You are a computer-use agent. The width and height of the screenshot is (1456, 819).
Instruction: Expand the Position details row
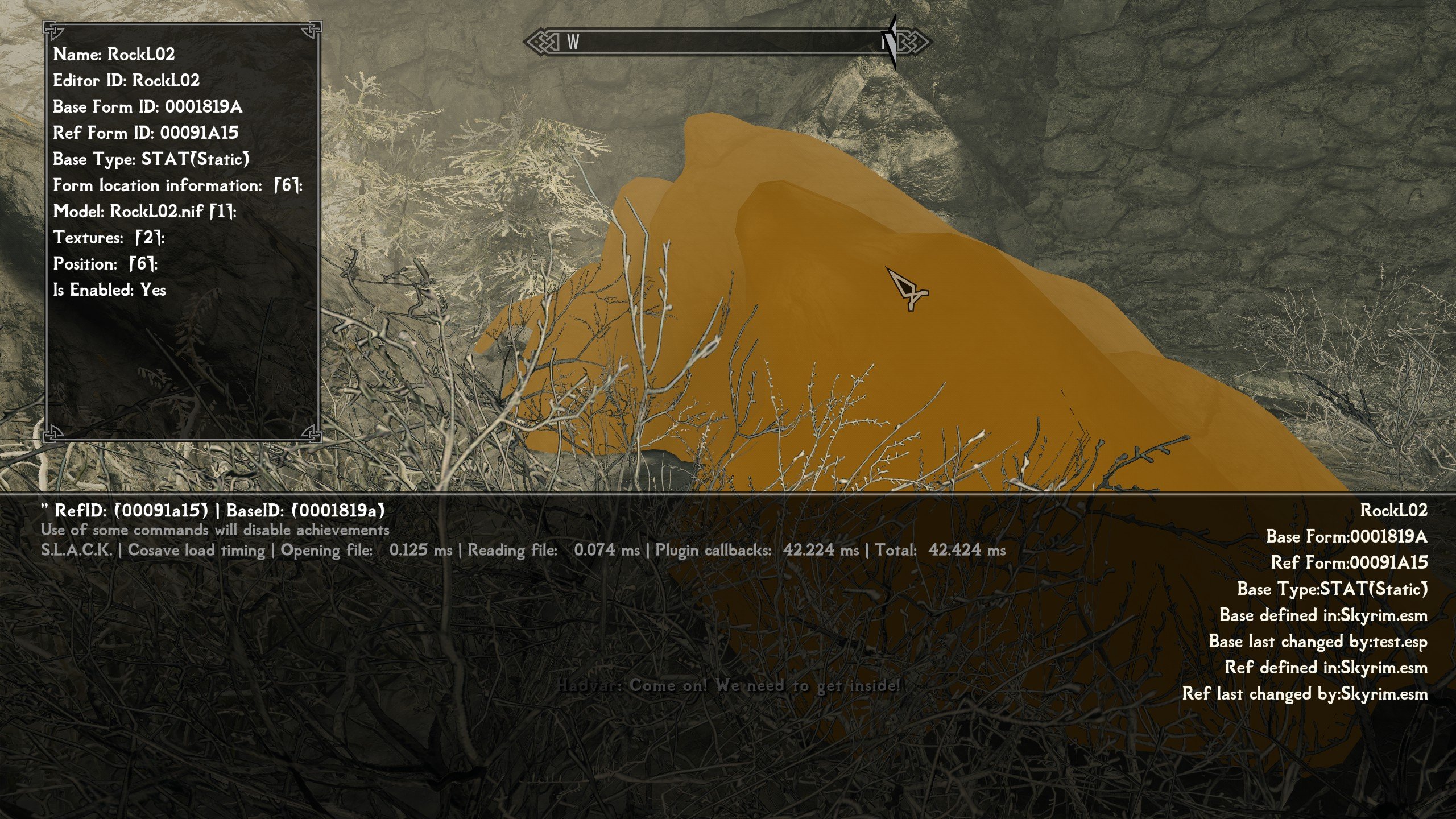105,264
